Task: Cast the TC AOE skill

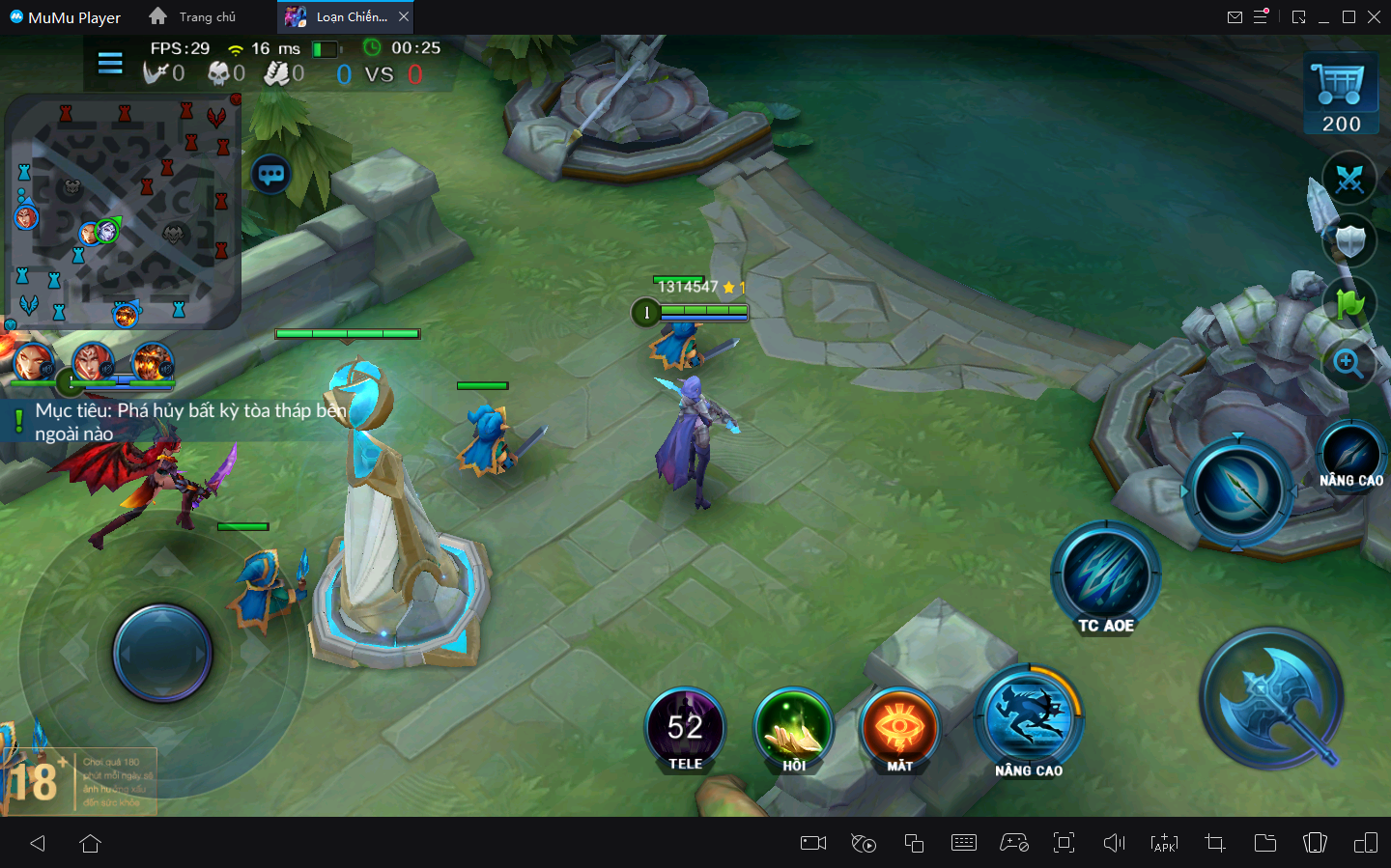Action: point(1106,576)
